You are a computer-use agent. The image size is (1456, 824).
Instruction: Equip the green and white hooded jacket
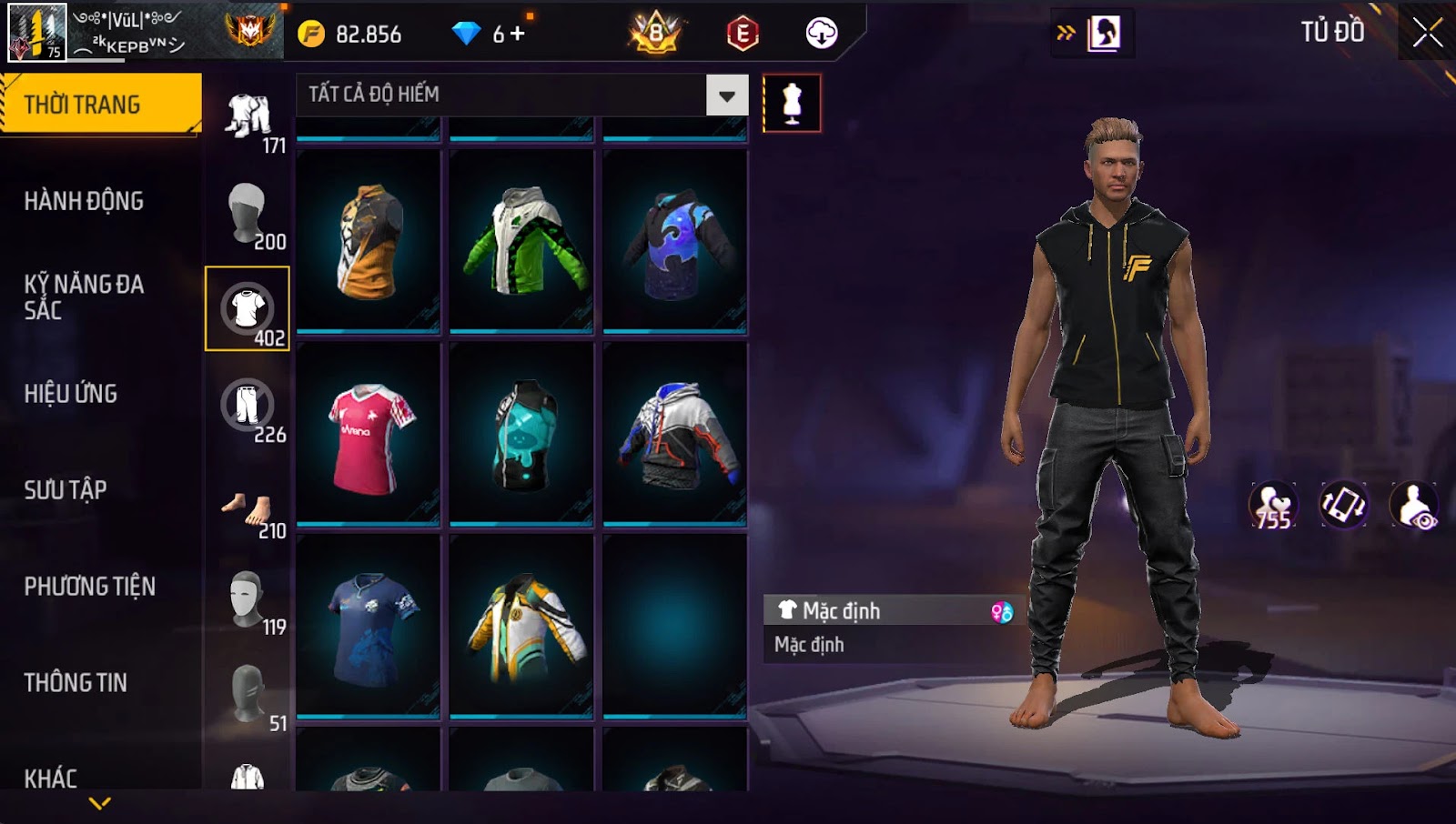(521, 242)
